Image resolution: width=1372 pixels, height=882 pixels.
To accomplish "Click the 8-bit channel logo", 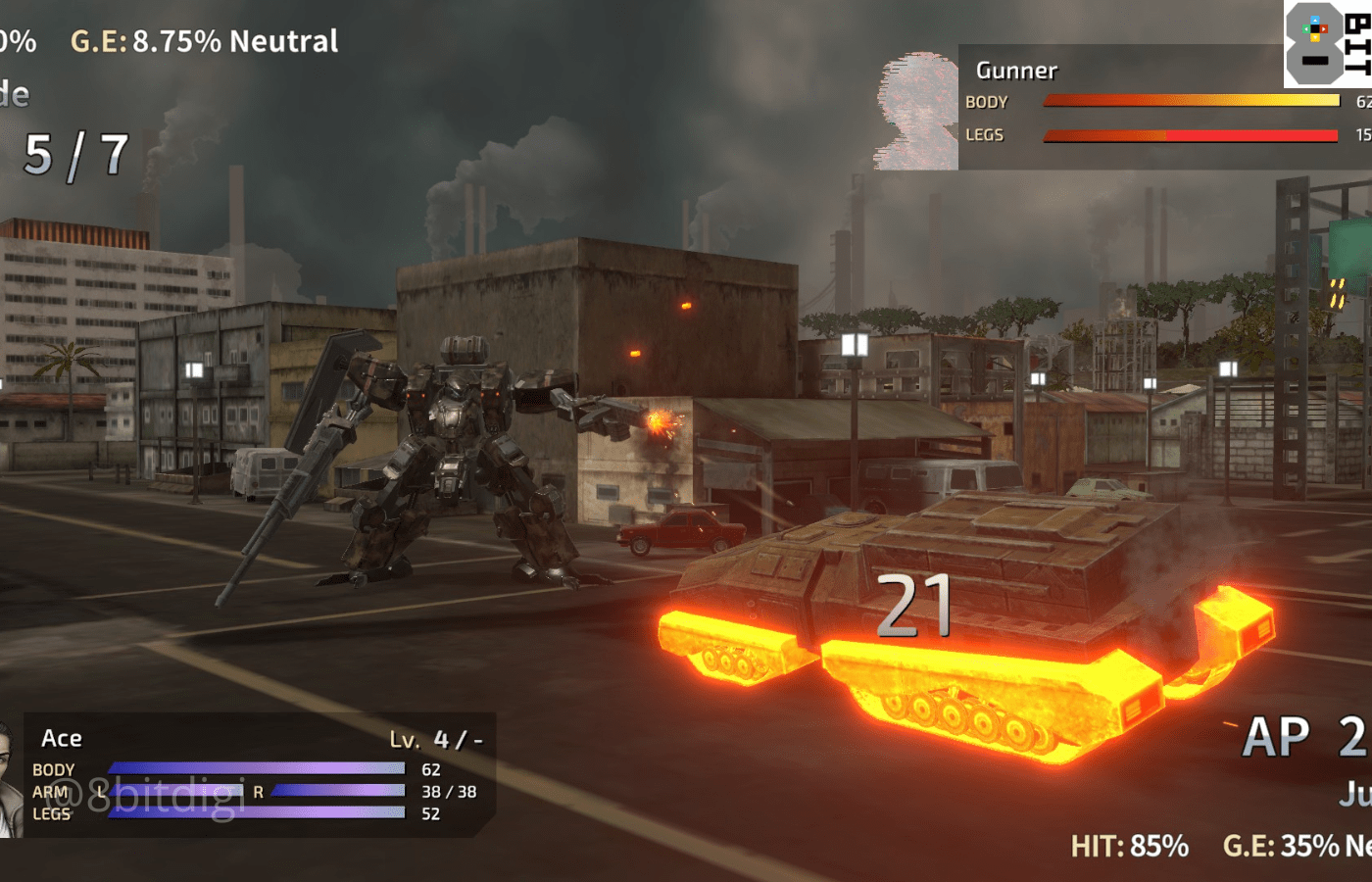I will click(x=1327, y=43).
